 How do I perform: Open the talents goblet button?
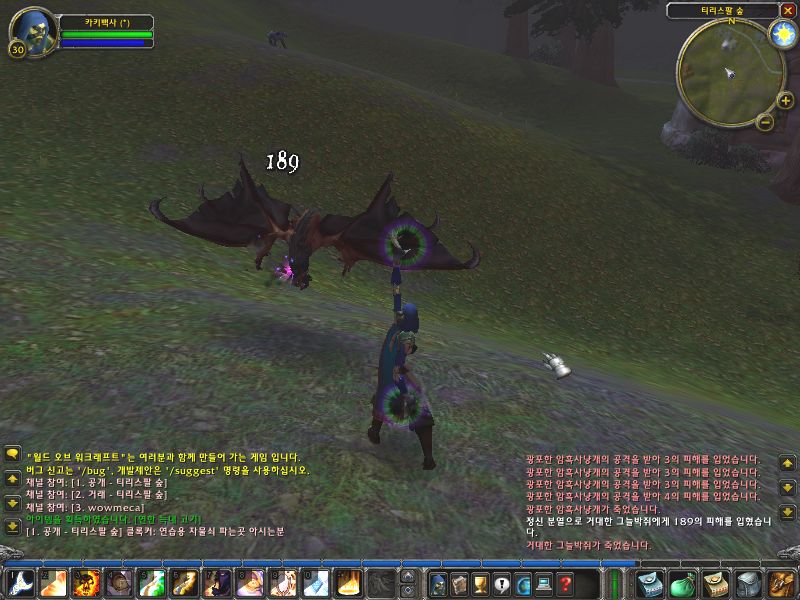coord(480,583)
